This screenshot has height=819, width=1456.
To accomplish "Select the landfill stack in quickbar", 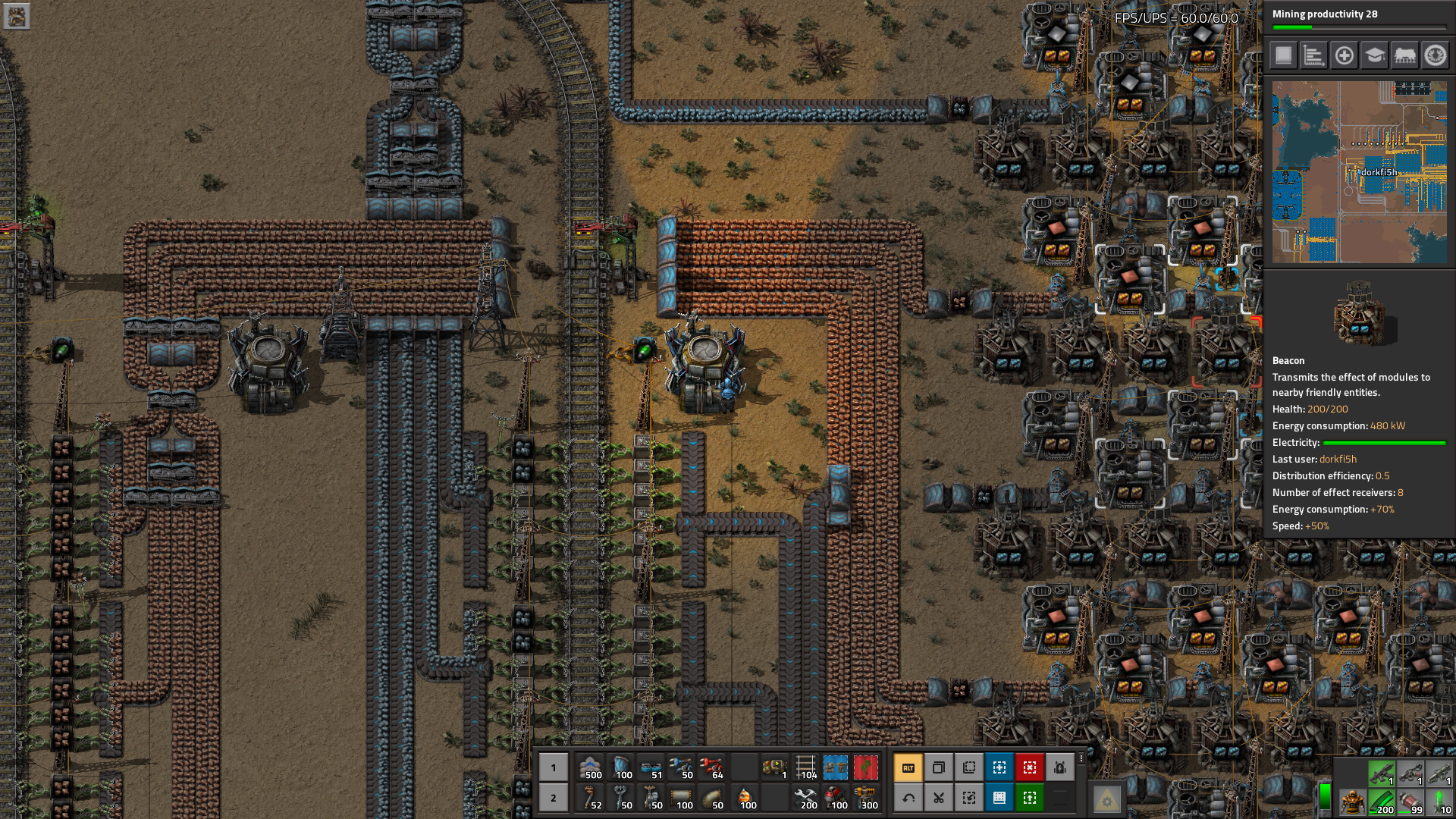I will point(591,767).
